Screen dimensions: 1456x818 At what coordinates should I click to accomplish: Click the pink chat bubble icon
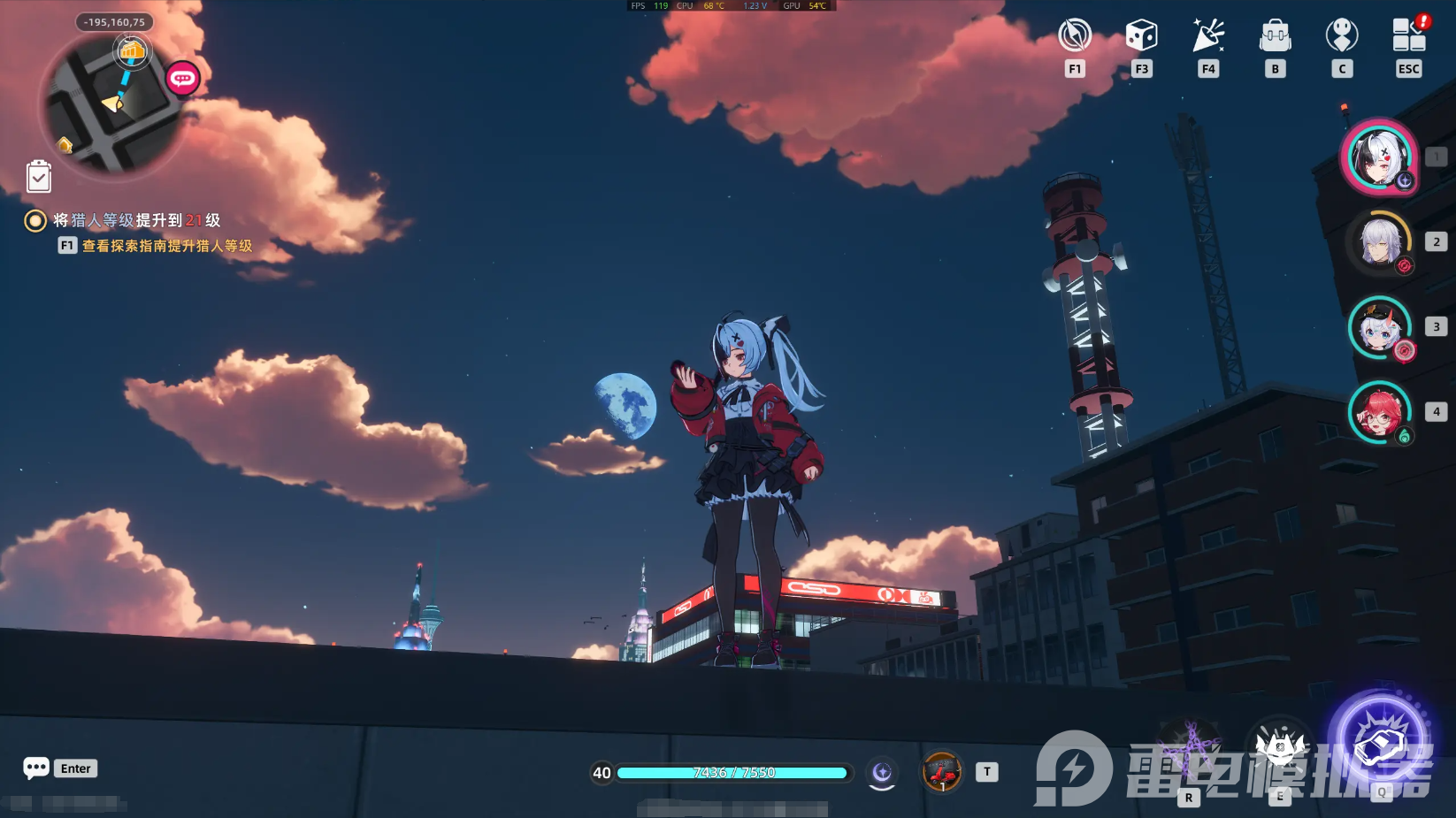pyautogui.click(x=183, y=79)
